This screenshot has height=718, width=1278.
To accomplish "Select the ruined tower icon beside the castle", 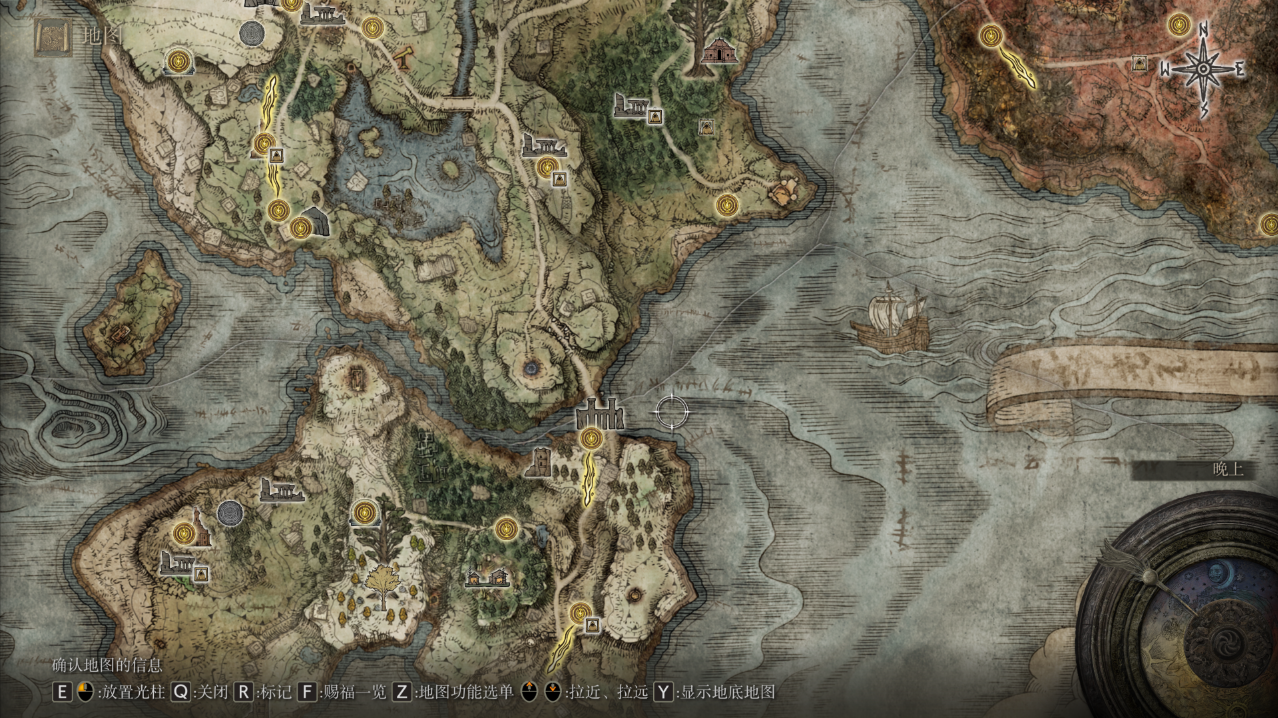I will pos(540,462).
